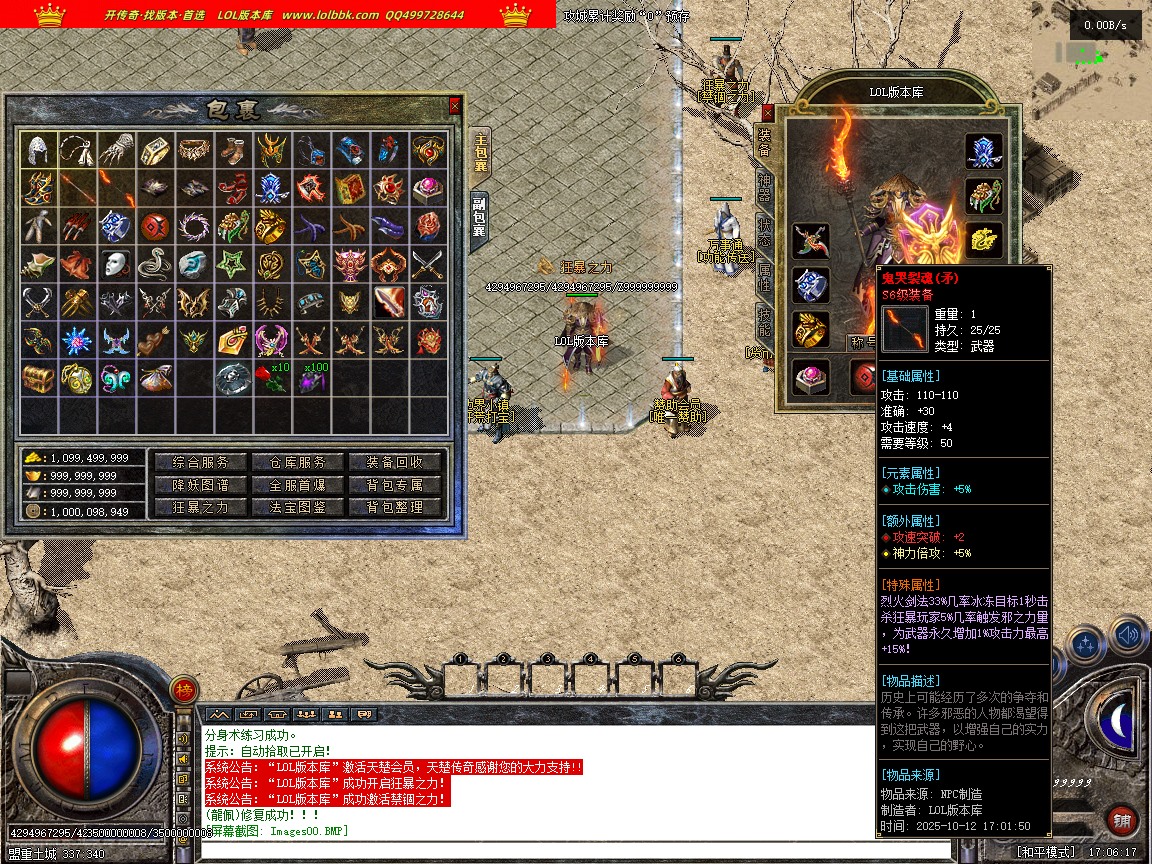The width and height of the screenshot is (1152, 864).
Task: Click the red 铺 shop button
Action: 1122,821
